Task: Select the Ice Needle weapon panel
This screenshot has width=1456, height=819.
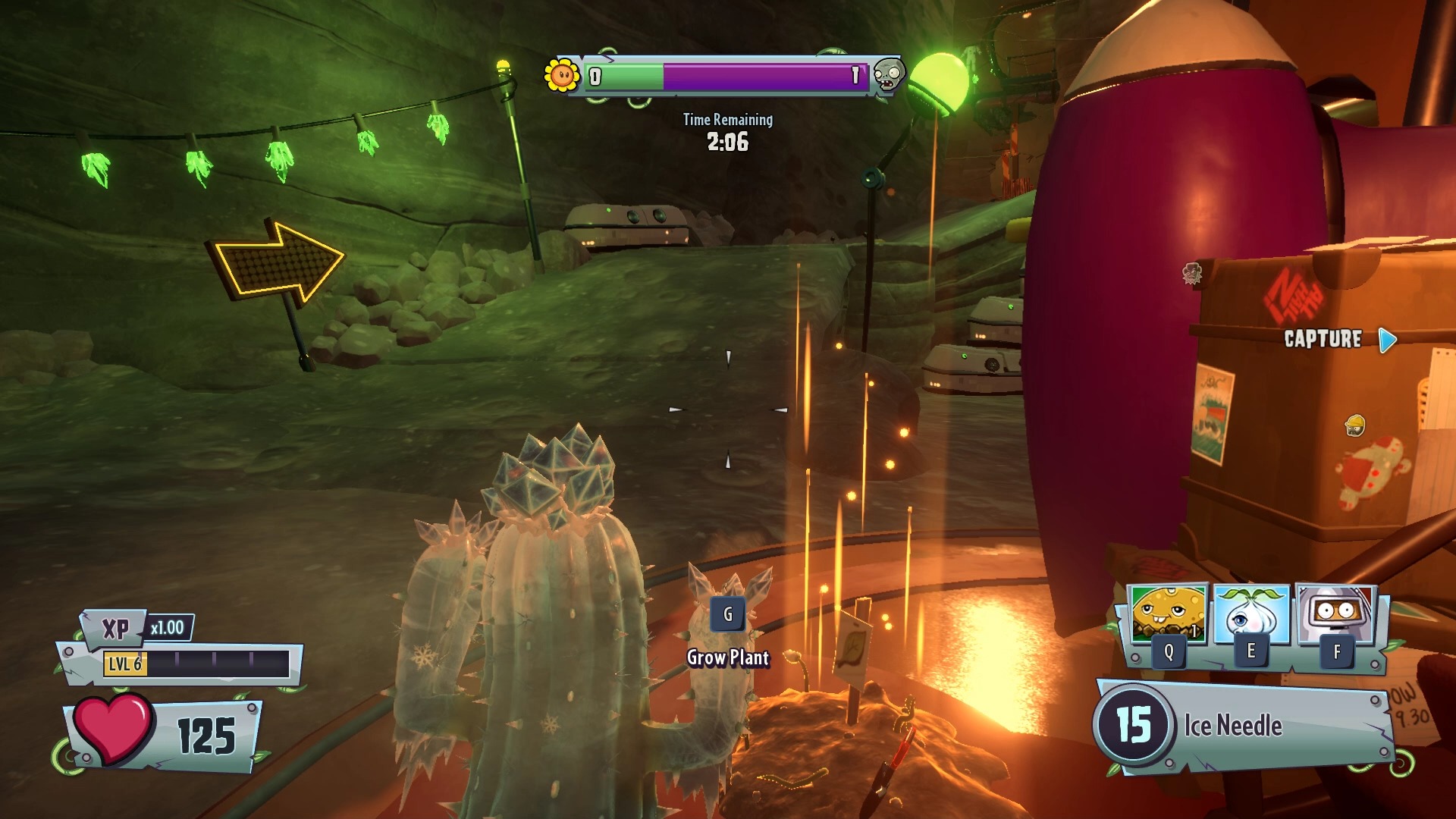Action: click(1244, 726)
